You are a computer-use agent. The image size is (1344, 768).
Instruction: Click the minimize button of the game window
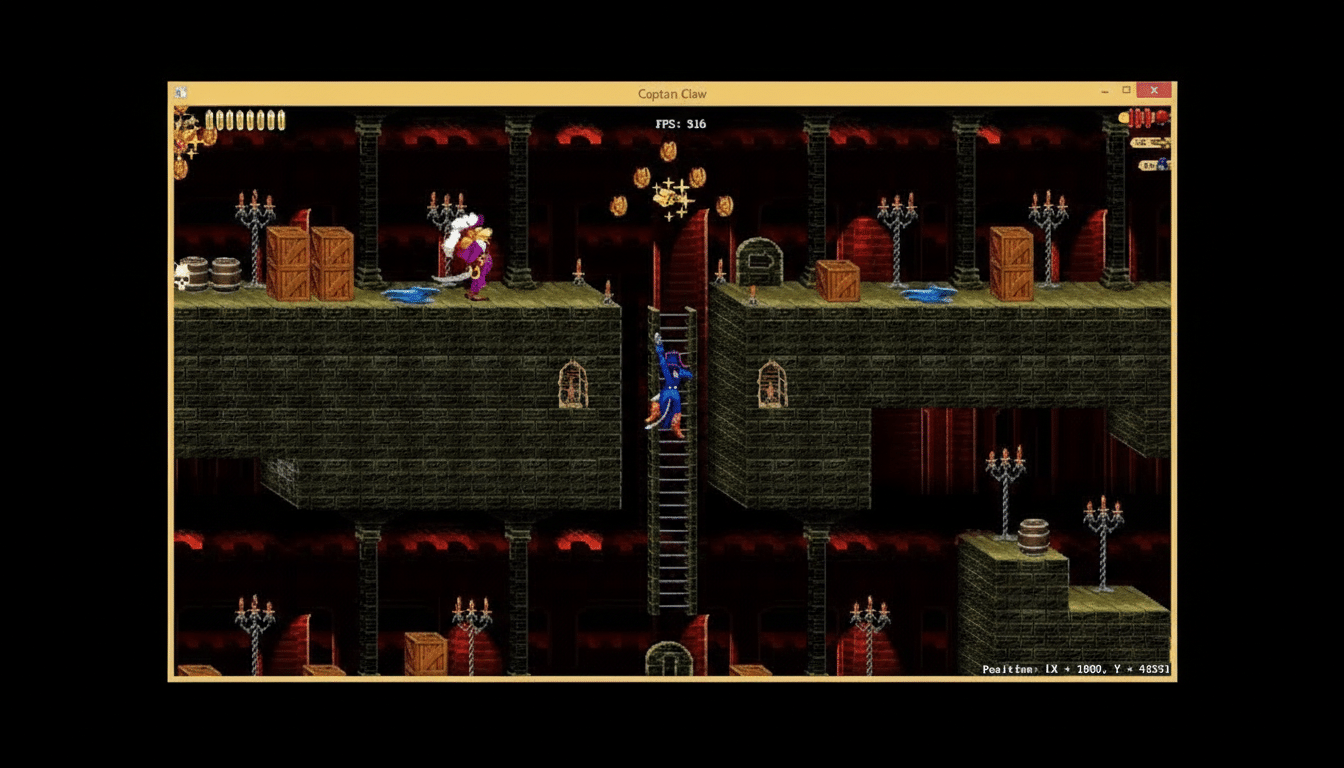1104,90
